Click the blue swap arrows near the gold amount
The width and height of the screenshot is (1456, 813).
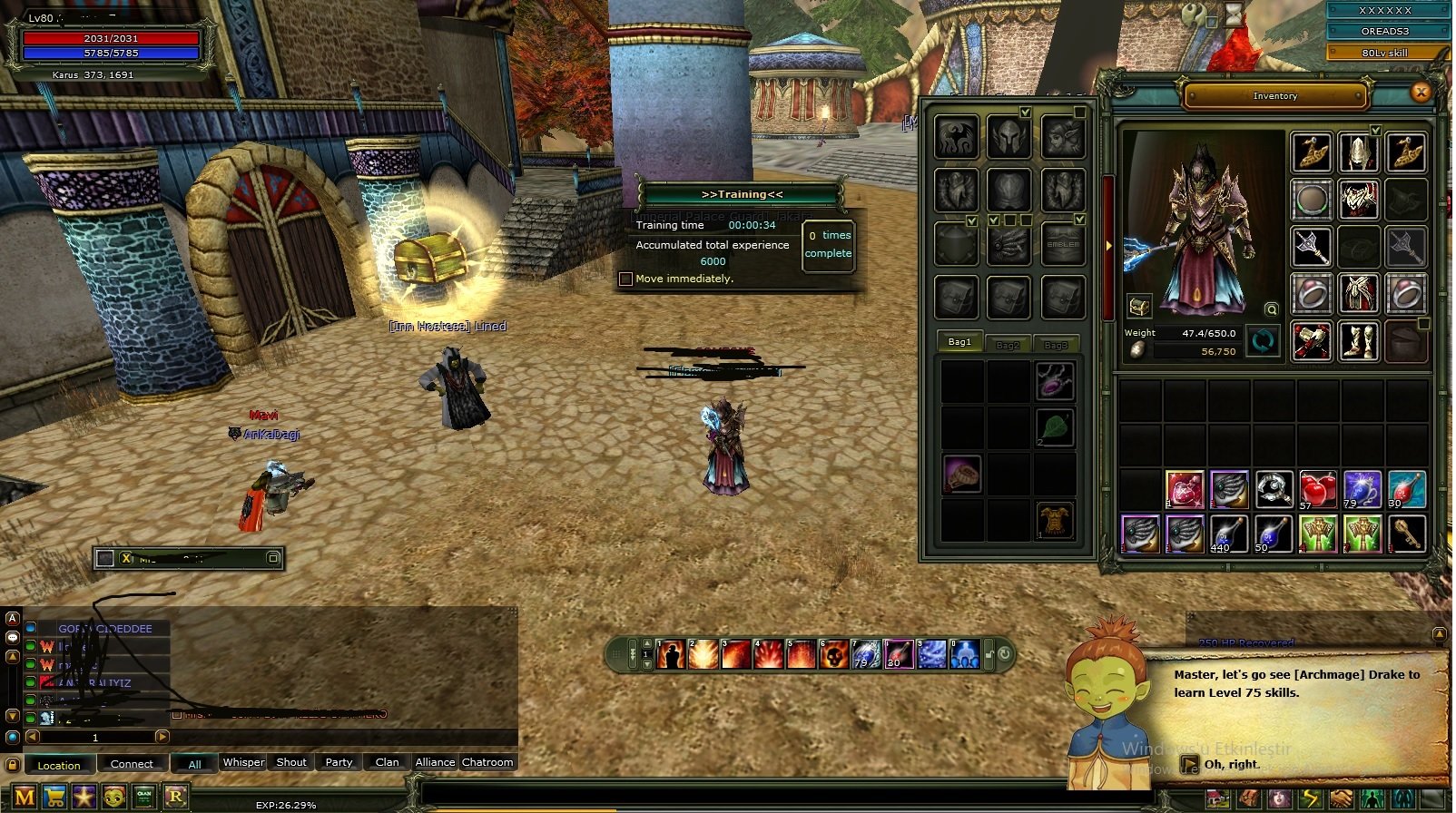point(1262,341)
